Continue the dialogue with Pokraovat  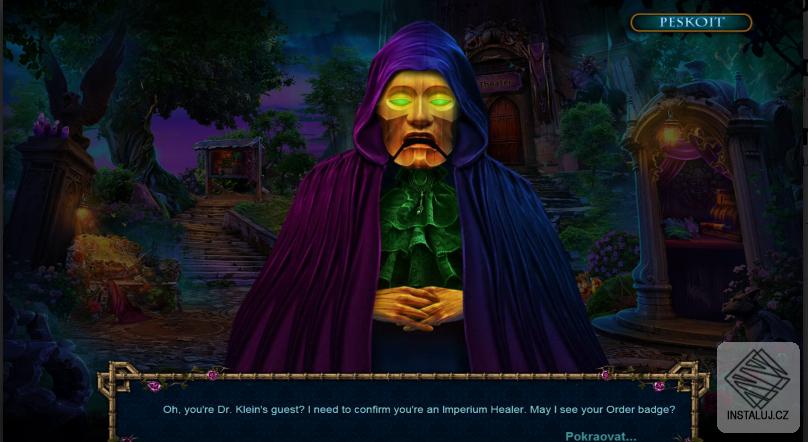(600, 435)
